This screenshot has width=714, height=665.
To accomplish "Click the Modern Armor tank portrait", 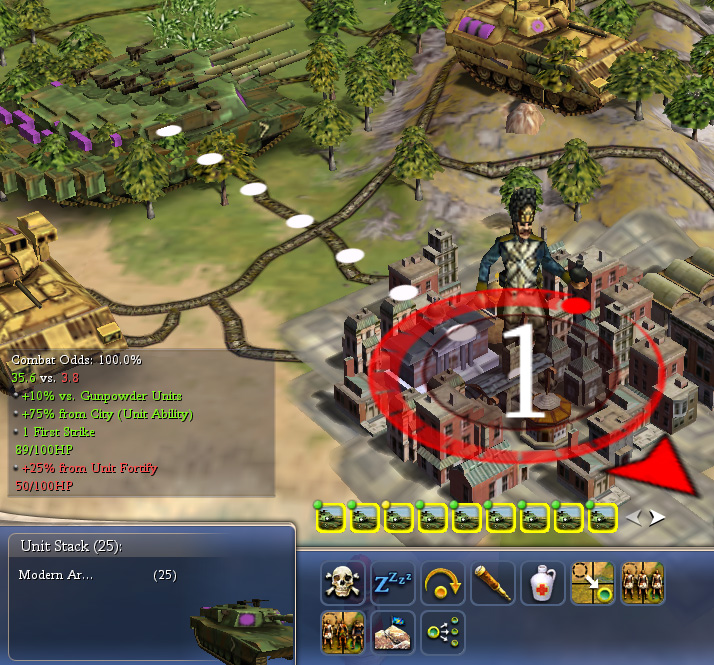I will coord(238,626).
